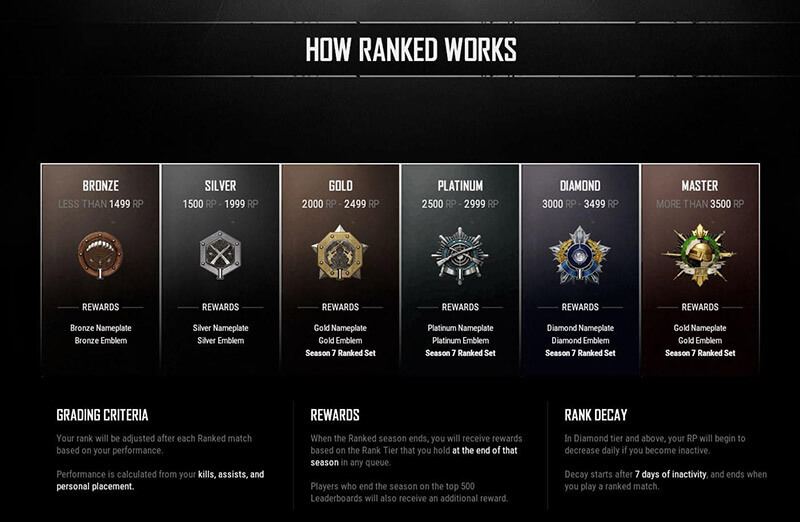
Task: Select the Silver rank tier card
Action: click(220, 270)
